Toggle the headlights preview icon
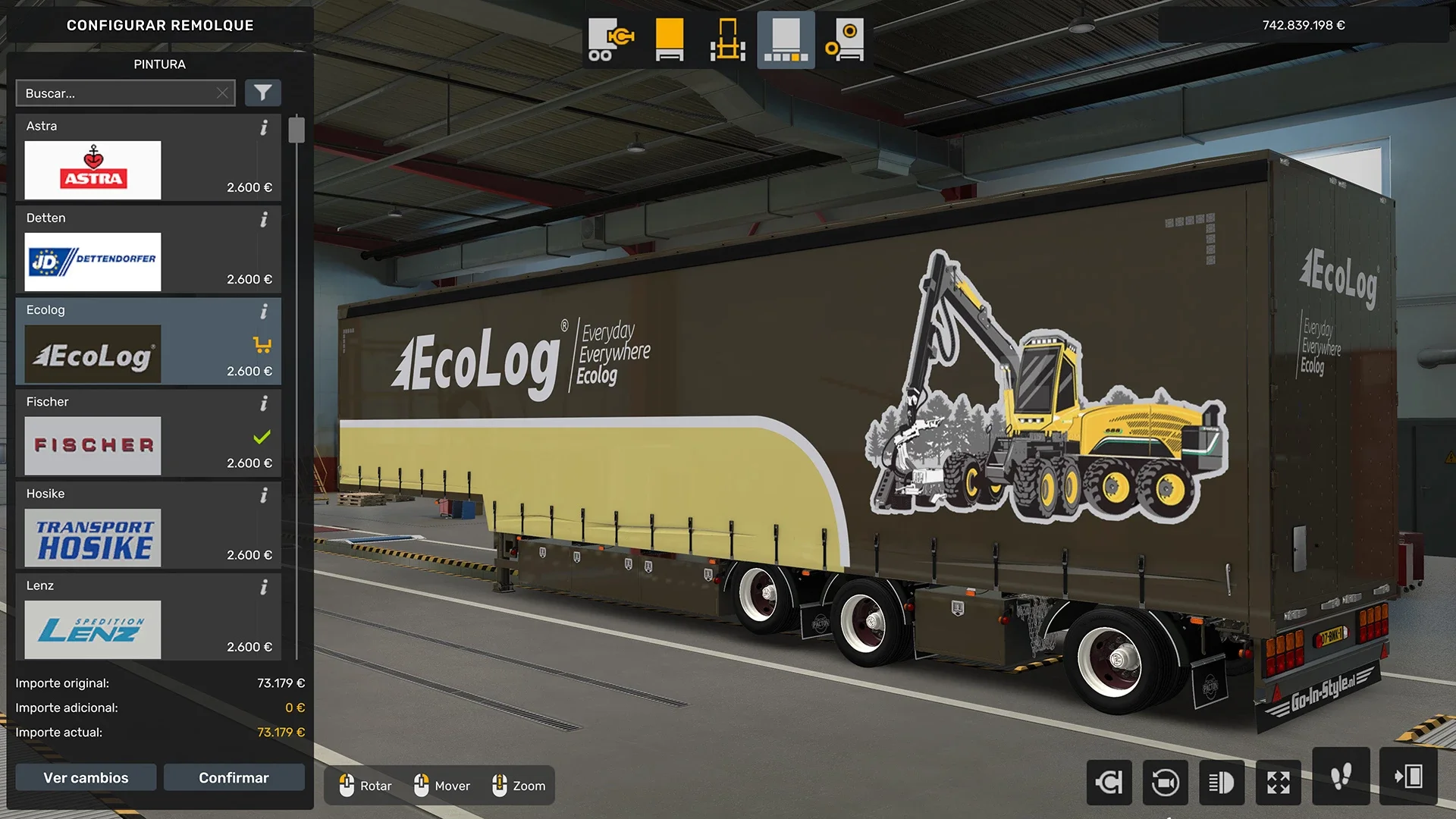The width and height of the screenshot is (1456, 819). click(x=1222, y=782)
